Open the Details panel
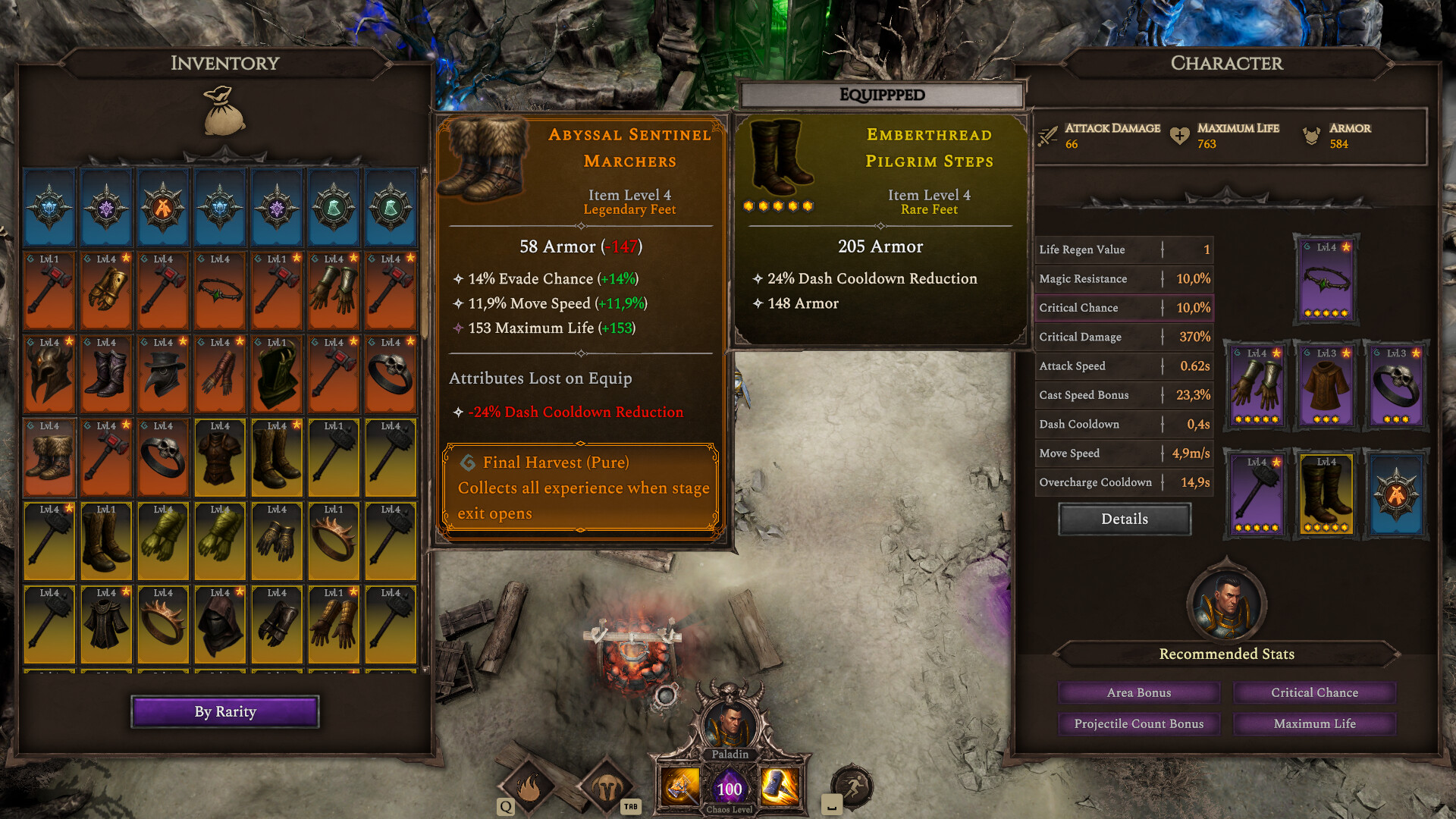This screenshot has height=819, width=1456. tap(1124, 519)
